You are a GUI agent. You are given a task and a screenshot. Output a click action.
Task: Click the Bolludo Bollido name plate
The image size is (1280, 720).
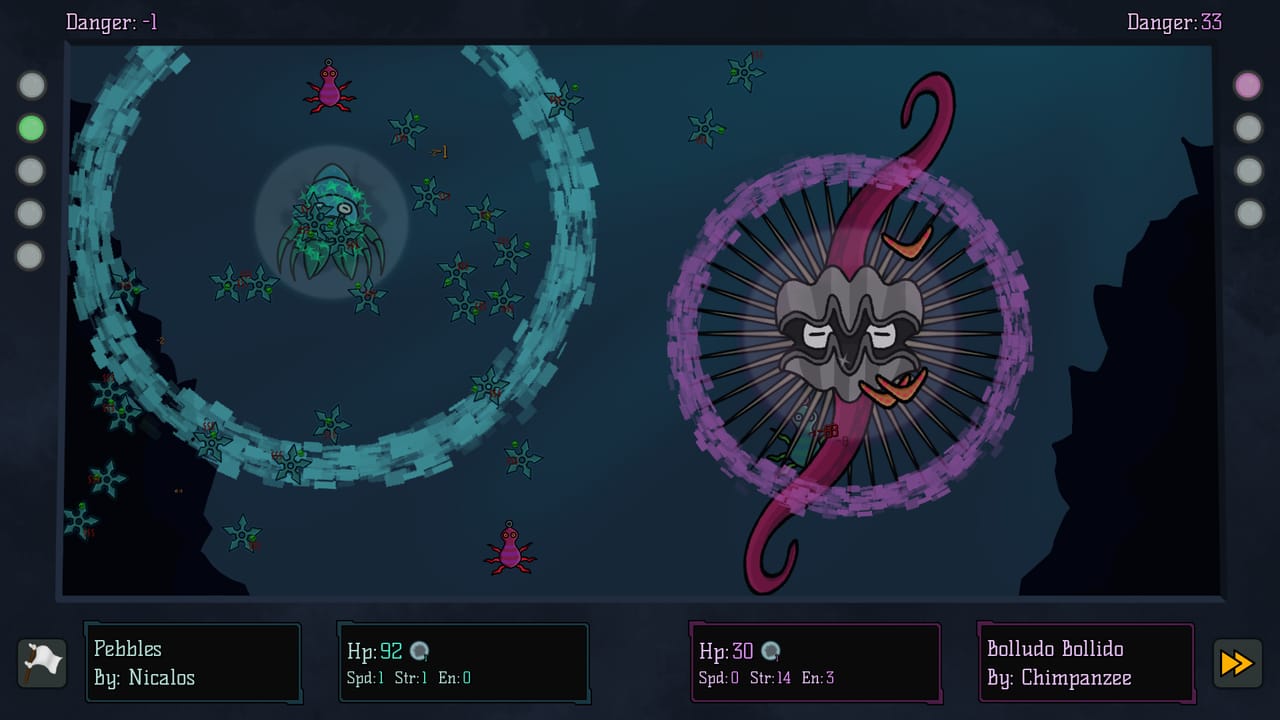[1086, 662]
